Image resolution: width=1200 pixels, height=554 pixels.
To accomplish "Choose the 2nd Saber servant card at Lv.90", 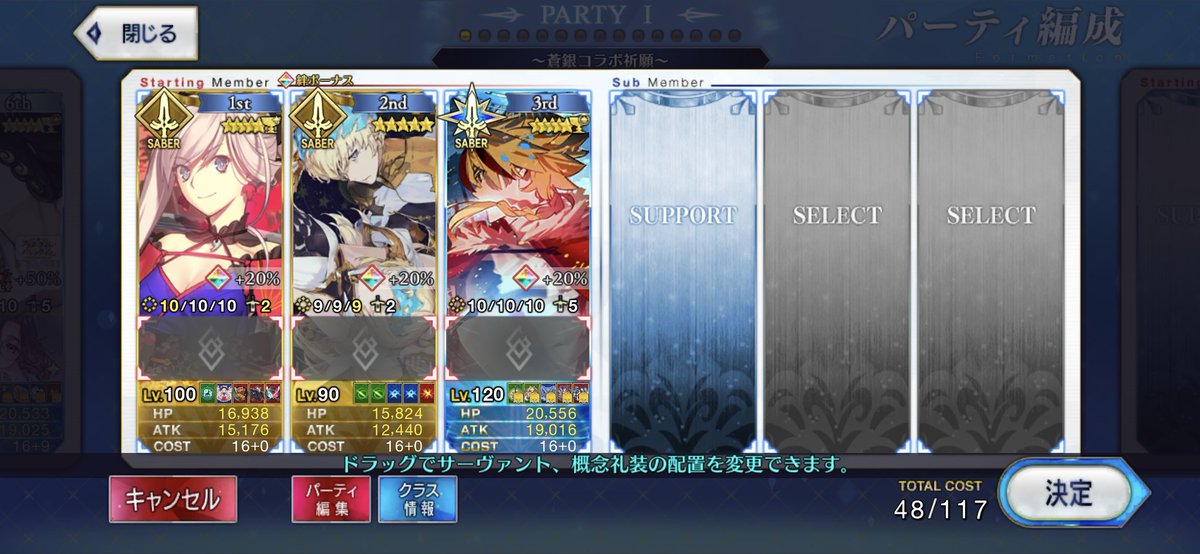I will [x=363, y=200].
